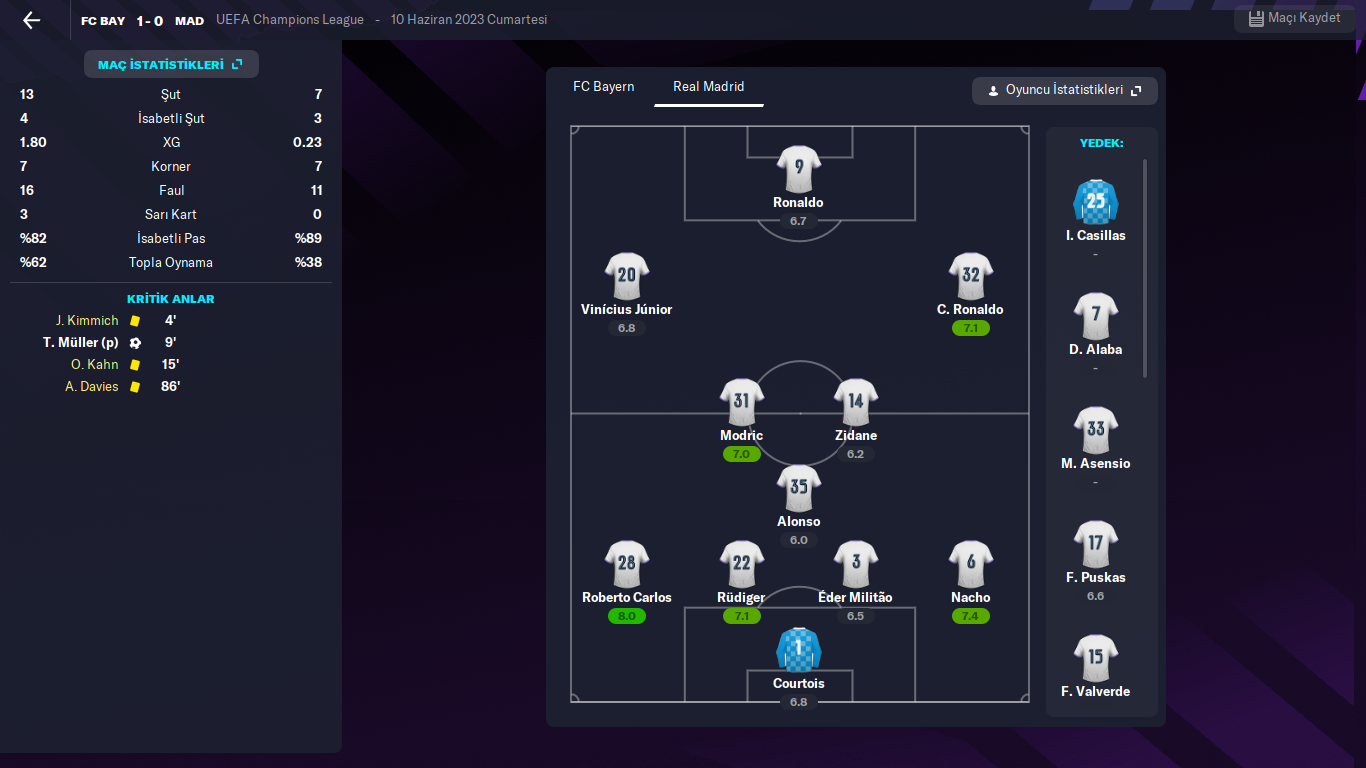Choose Vinícius Júnior on the pitch

coord(626,277)
